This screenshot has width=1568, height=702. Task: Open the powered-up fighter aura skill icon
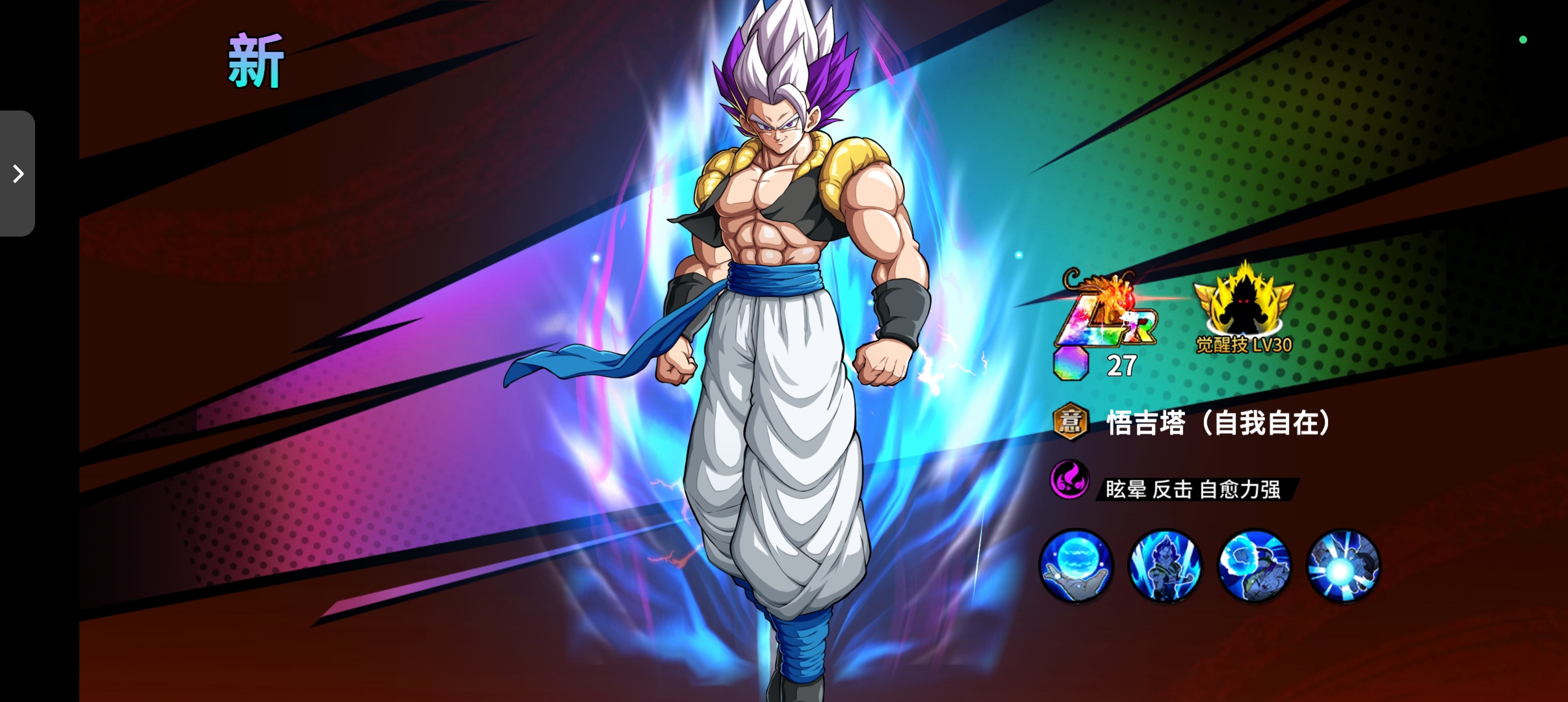tap(1165, 565)
